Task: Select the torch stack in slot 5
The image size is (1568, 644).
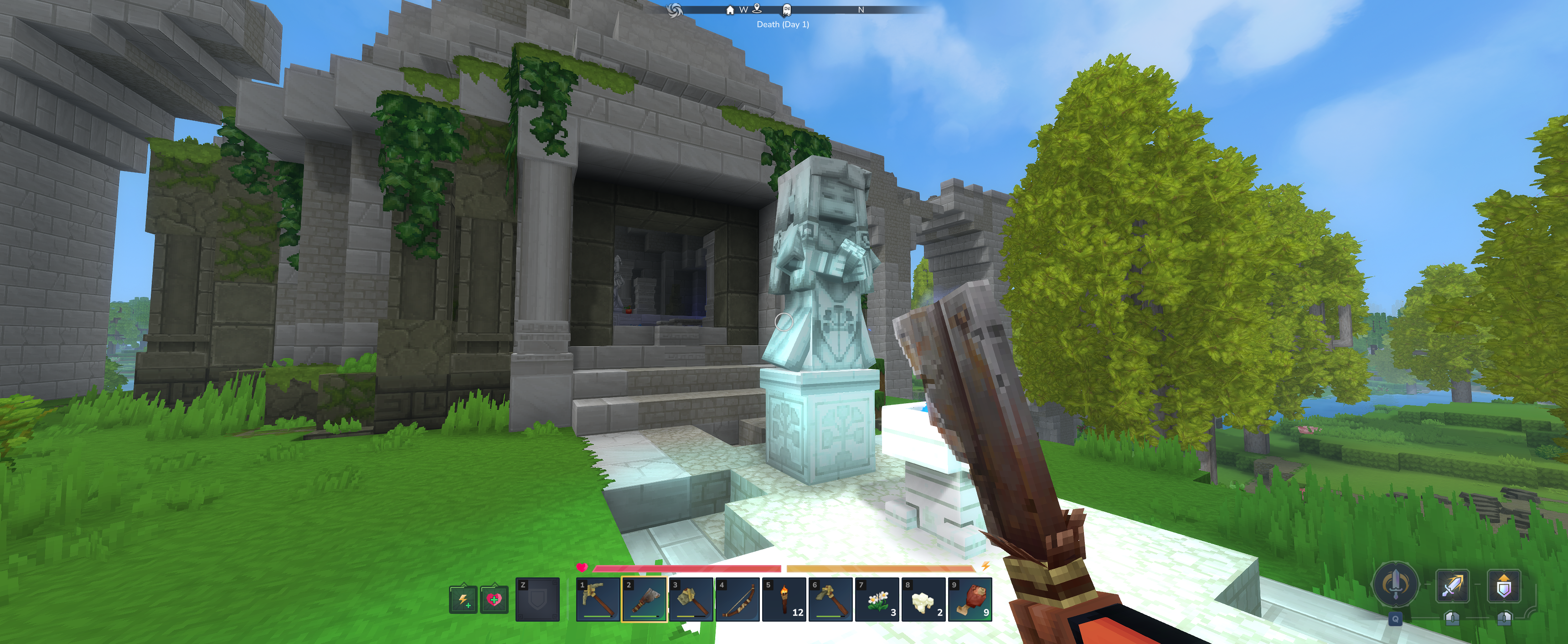Action: (x=784, y=599)
